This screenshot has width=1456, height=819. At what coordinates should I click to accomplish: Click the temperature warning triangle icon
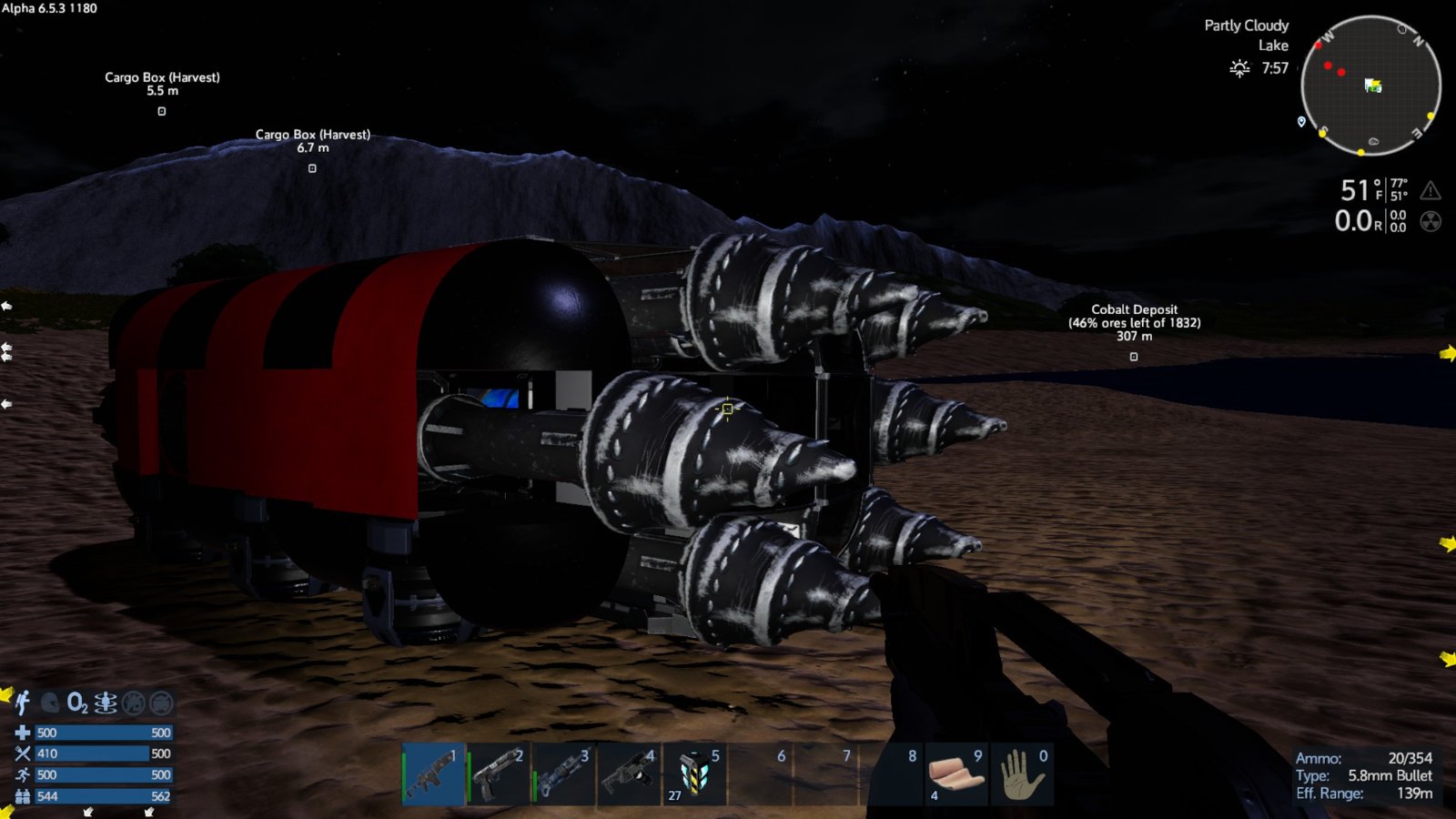(x=1431, y=190)
